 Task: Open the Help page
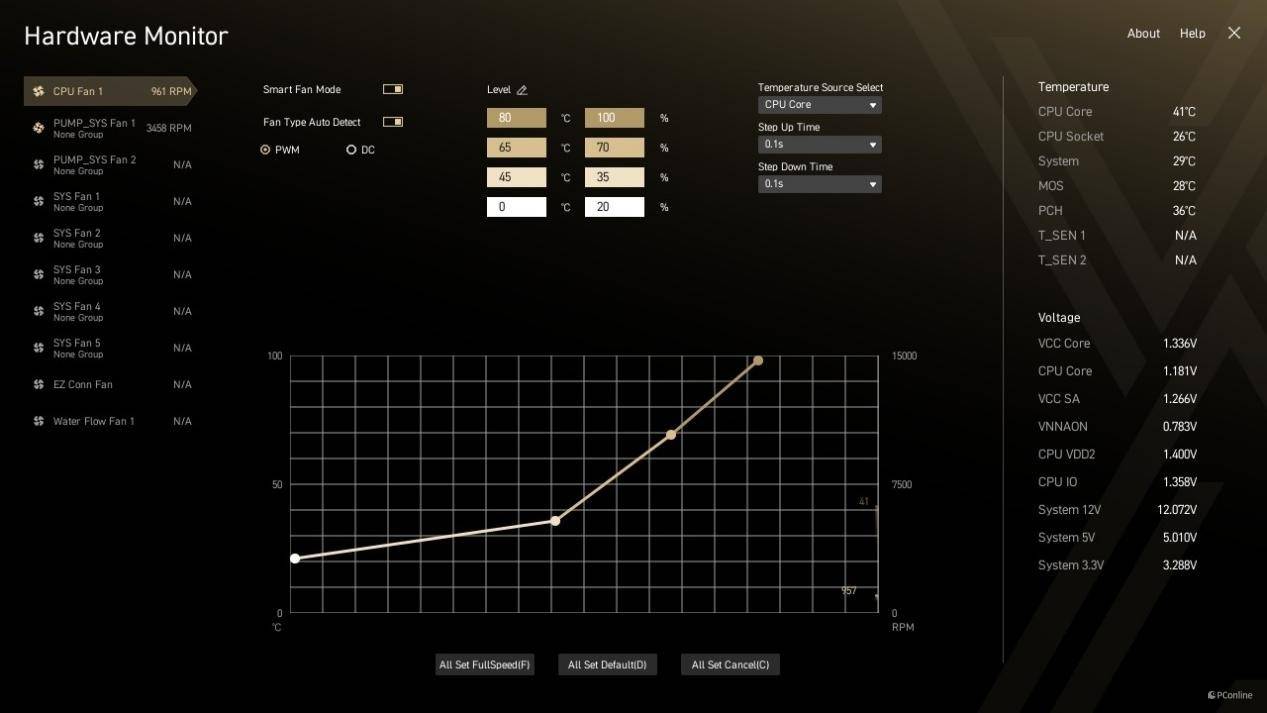click(x=1192, y=33)
